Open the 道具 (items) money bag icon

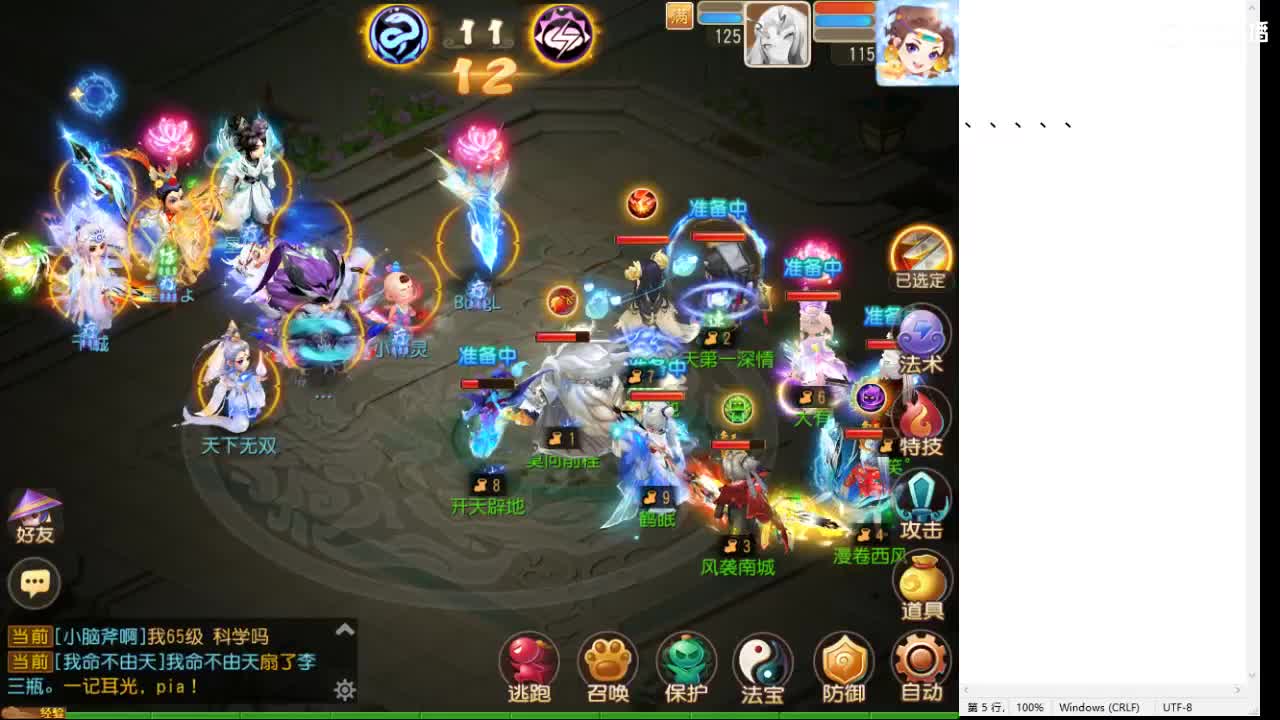920,578
